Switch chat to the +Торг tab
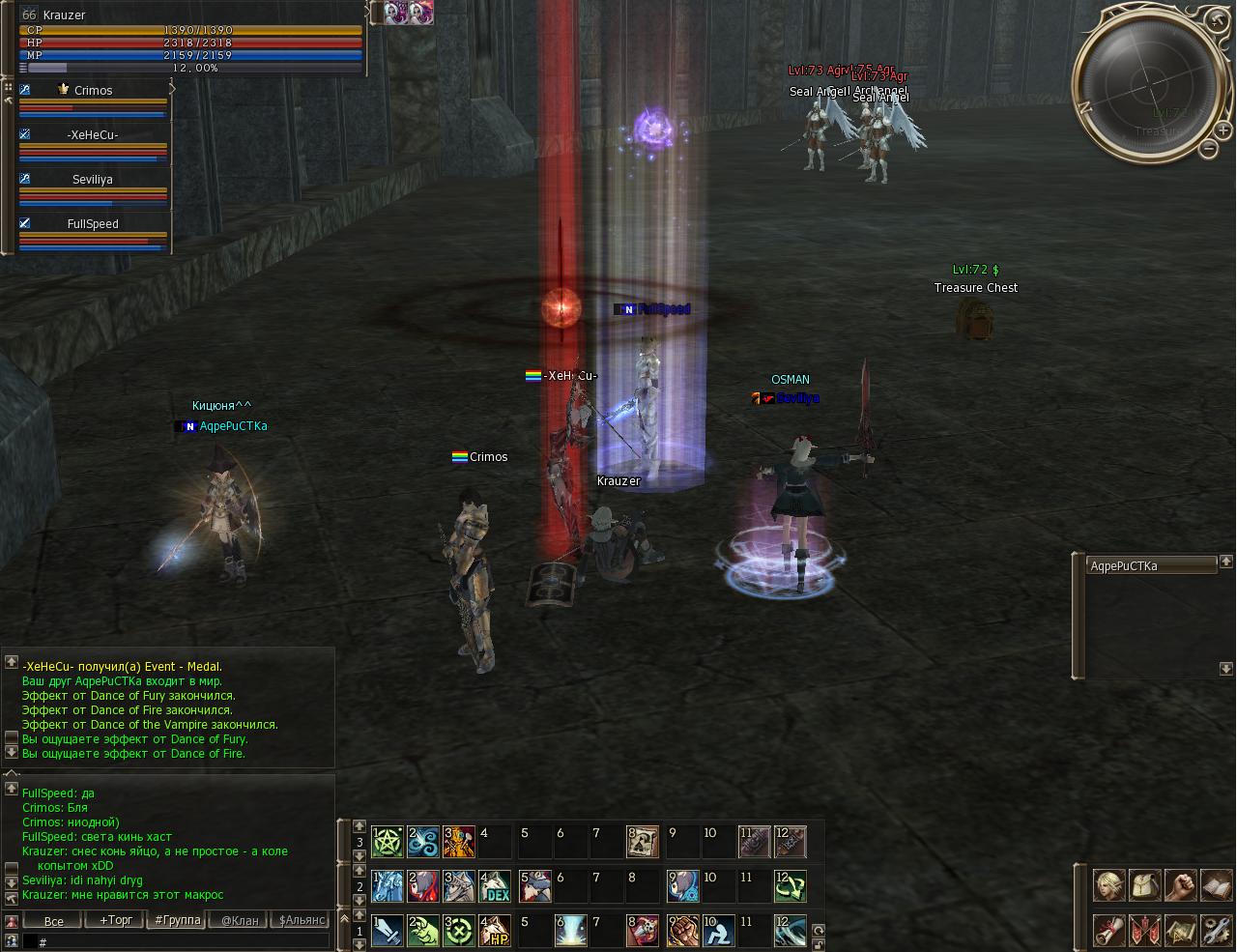The width and height of the screenshot is (1237, 952). pyautogui.click(x=116, y=920)
